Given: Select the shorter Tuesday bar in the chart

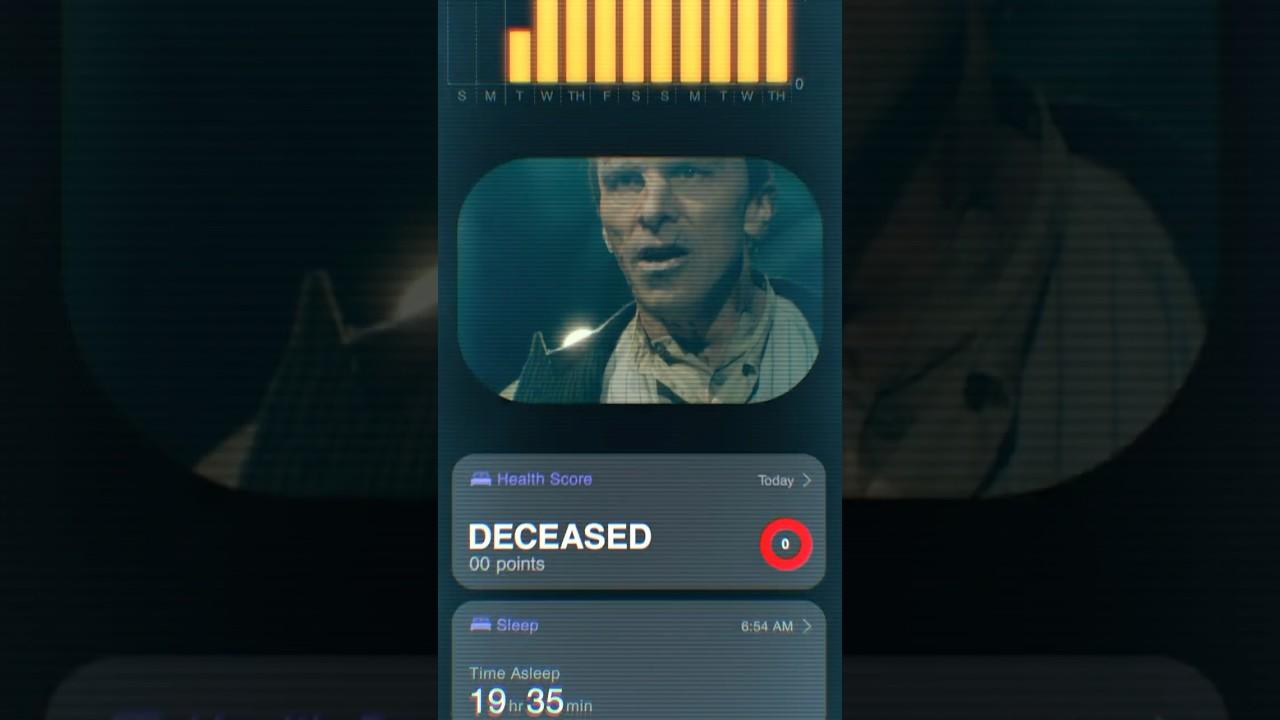Looking at the screenshot, I should pos(518,55).
